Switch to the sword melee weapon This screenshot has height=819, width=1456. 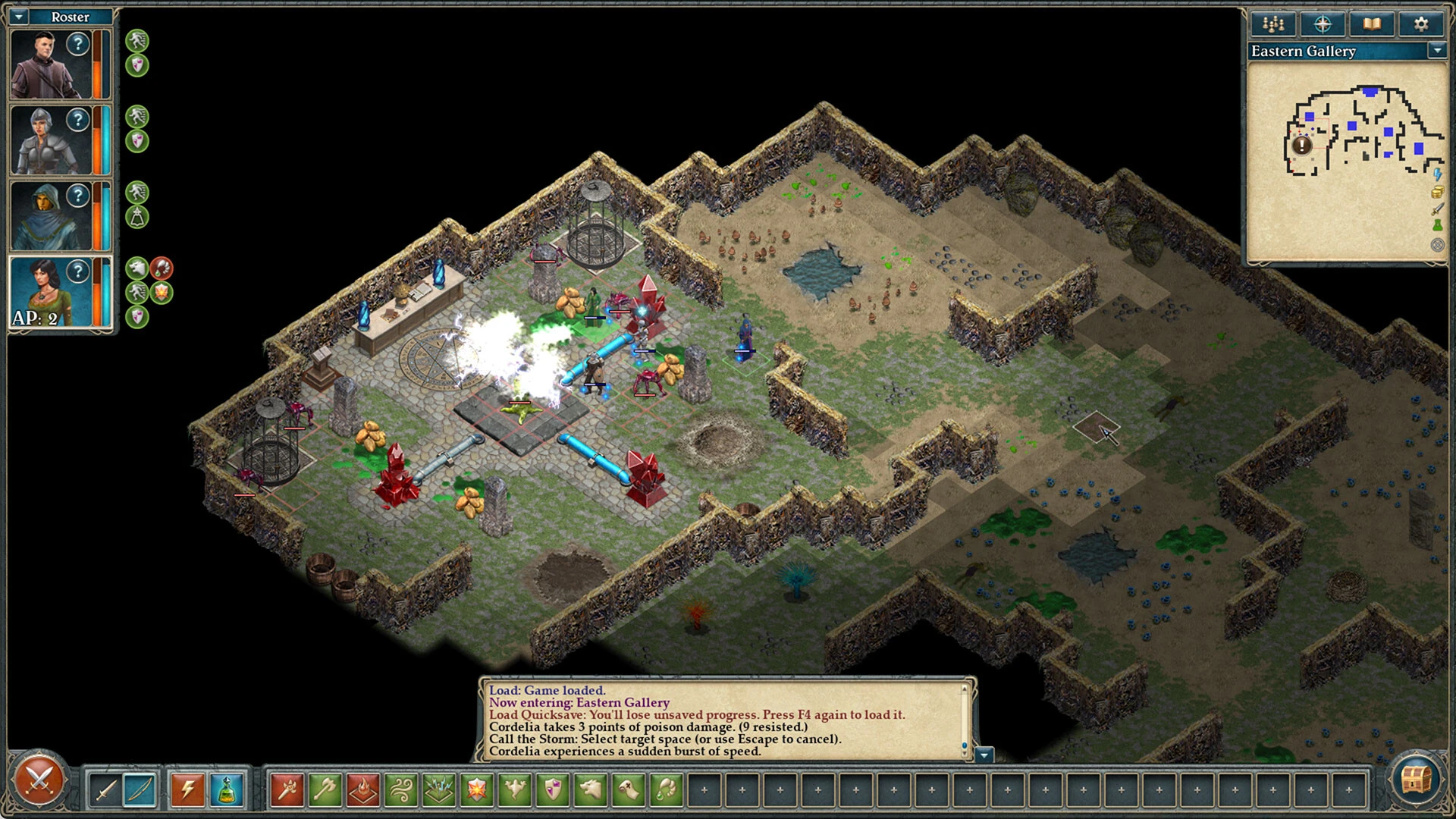[104, 789]
